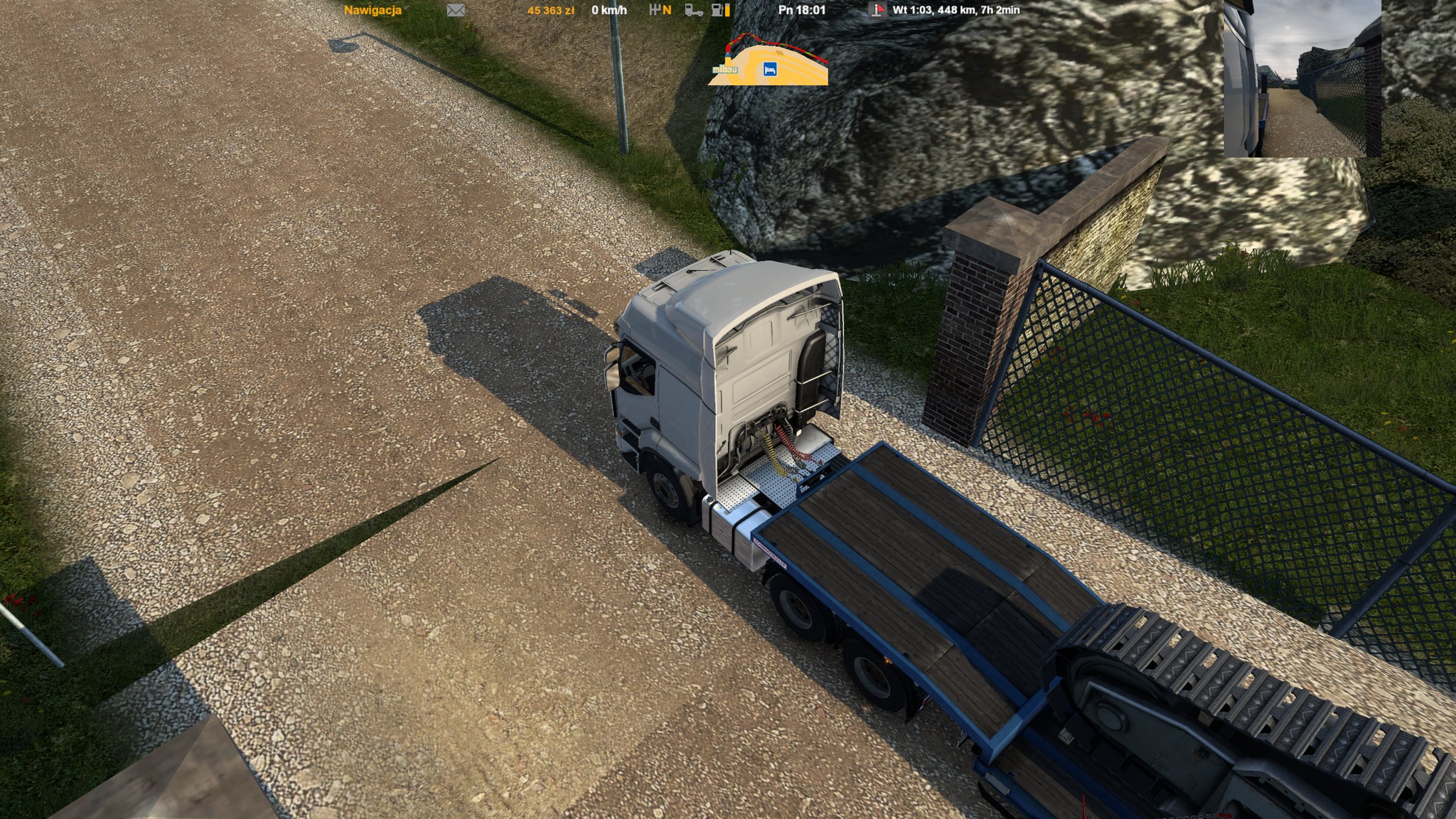
Task: Select the rest stop bed marker on the map
Action: click(x=769, y=69)
